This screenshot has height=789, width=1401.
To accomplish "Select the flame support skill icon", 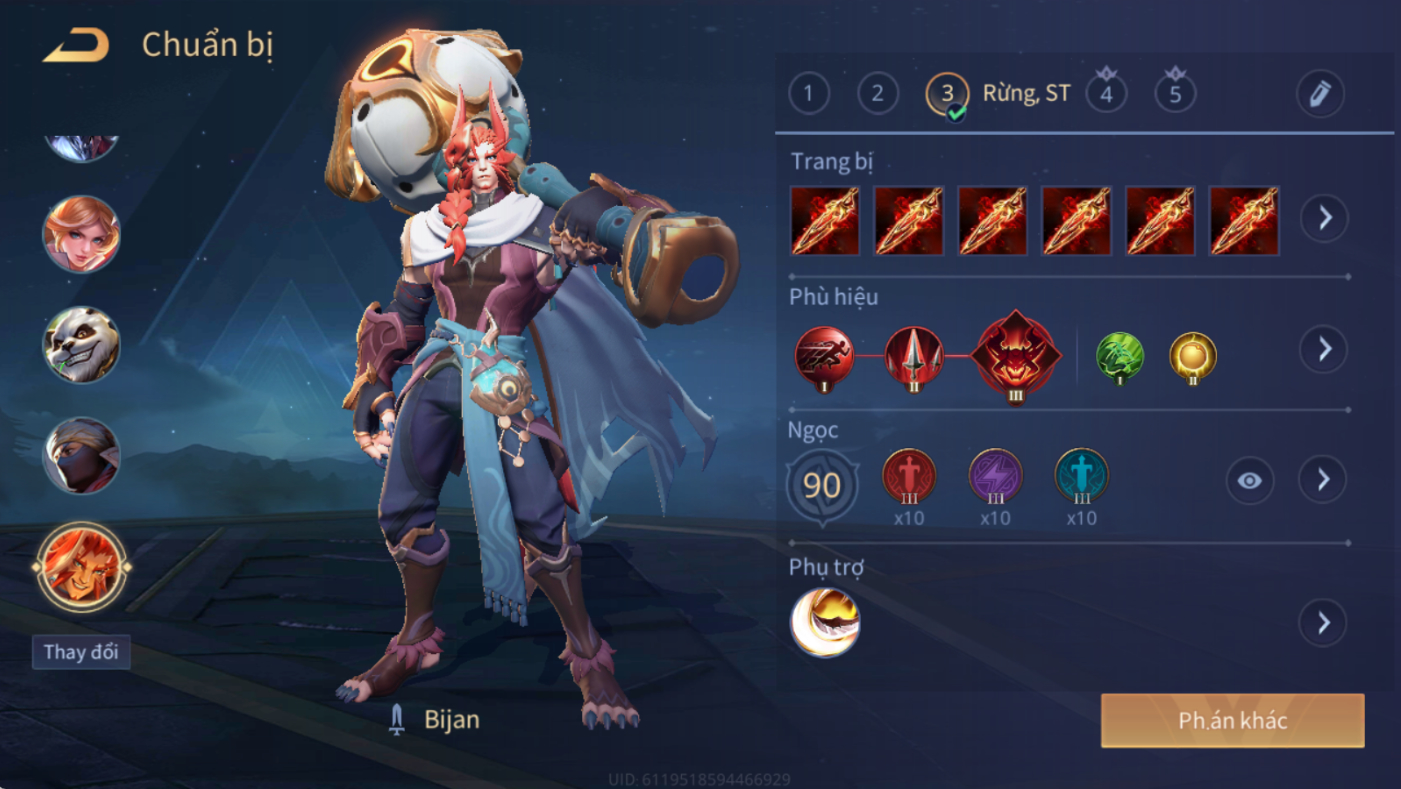I will 825,622.
